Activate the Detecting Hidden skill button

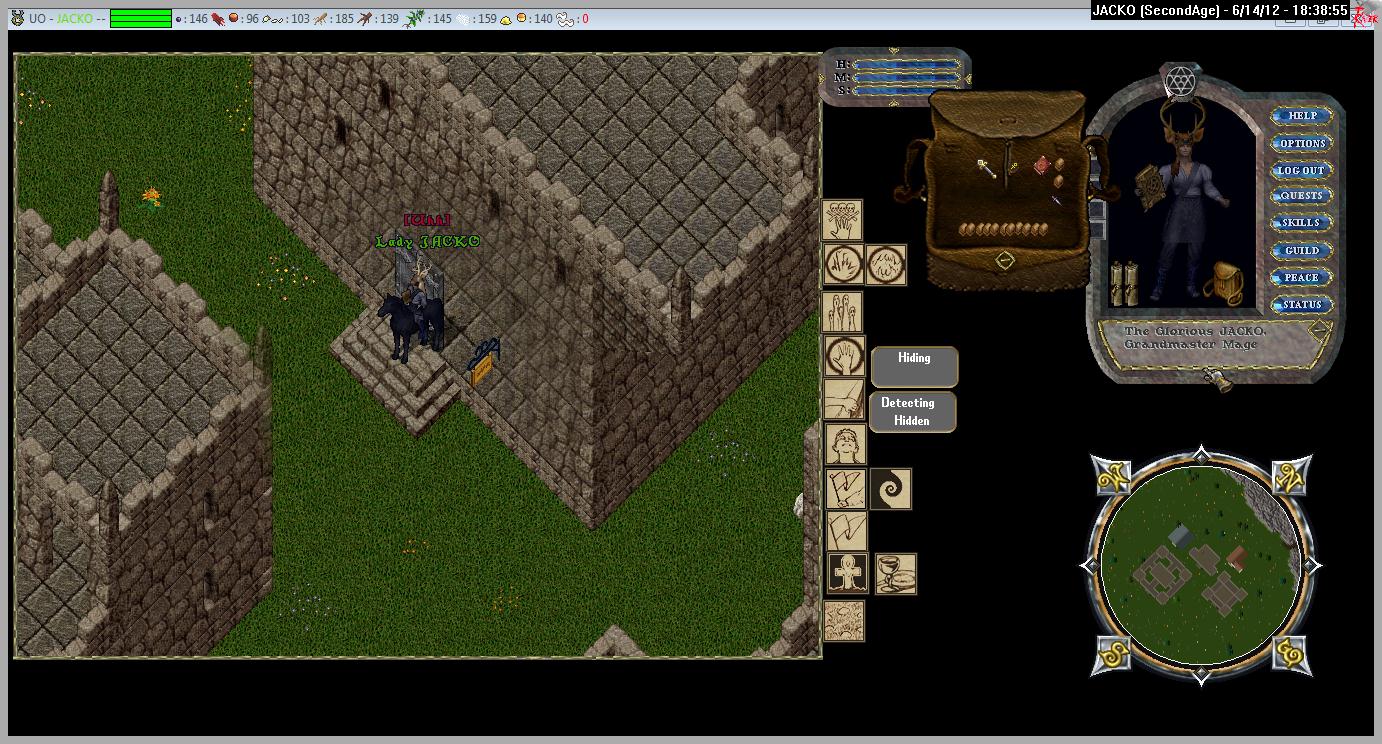[x=914, y=412]
